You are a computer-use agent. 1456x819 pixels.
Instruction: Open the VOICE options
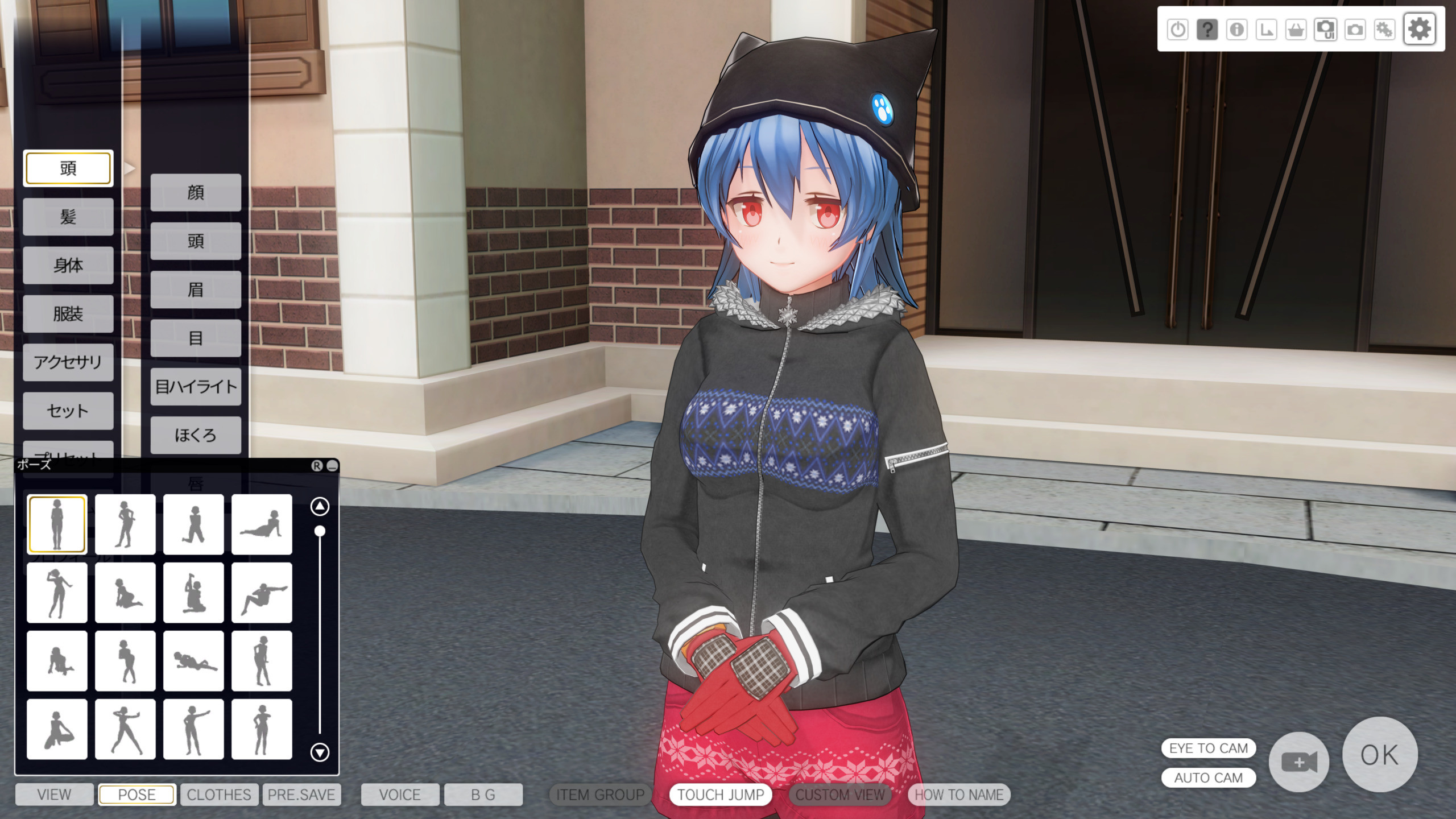[400, 795]
